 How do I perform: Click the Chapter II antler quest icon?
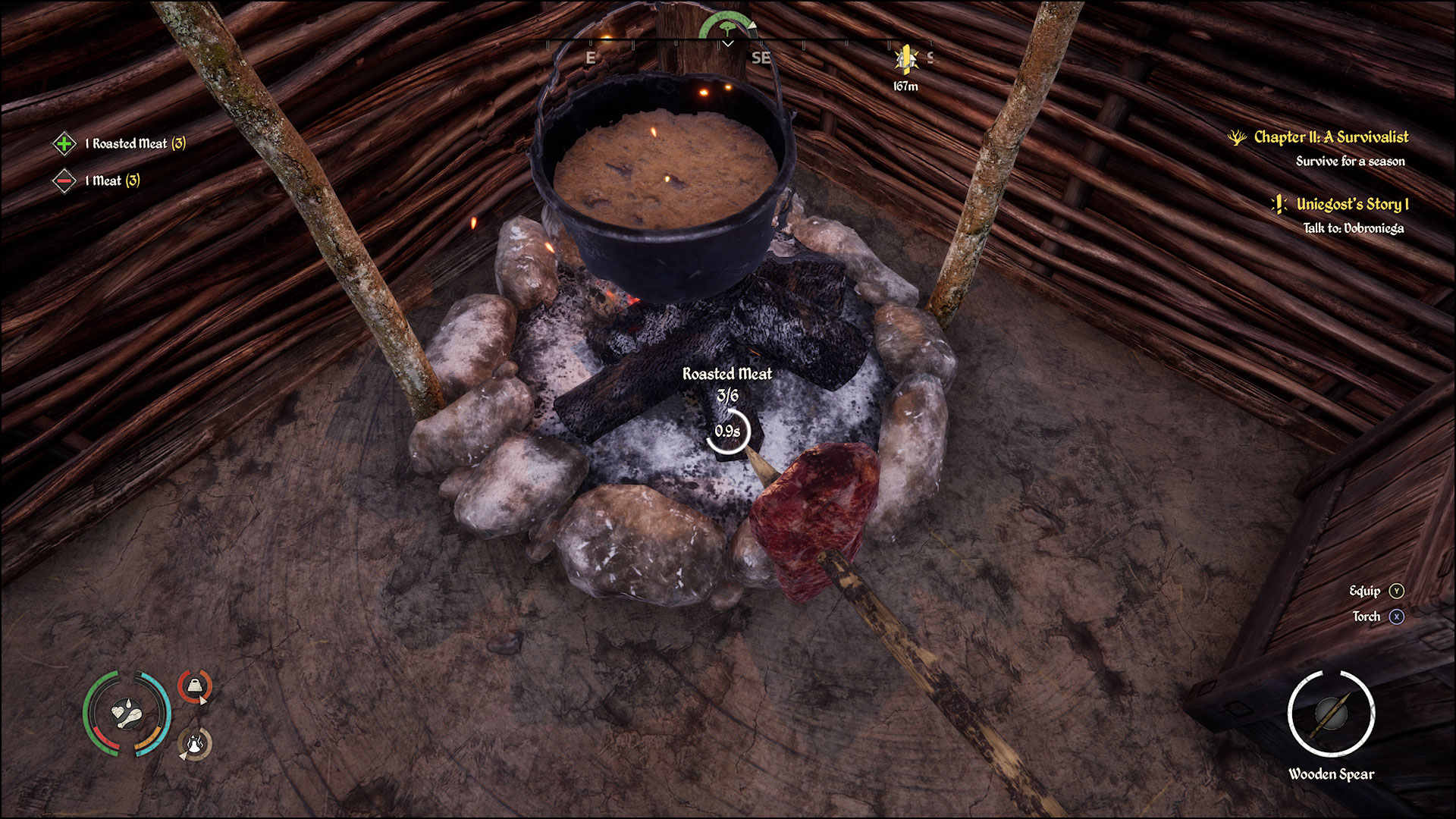coord(1239,138)
